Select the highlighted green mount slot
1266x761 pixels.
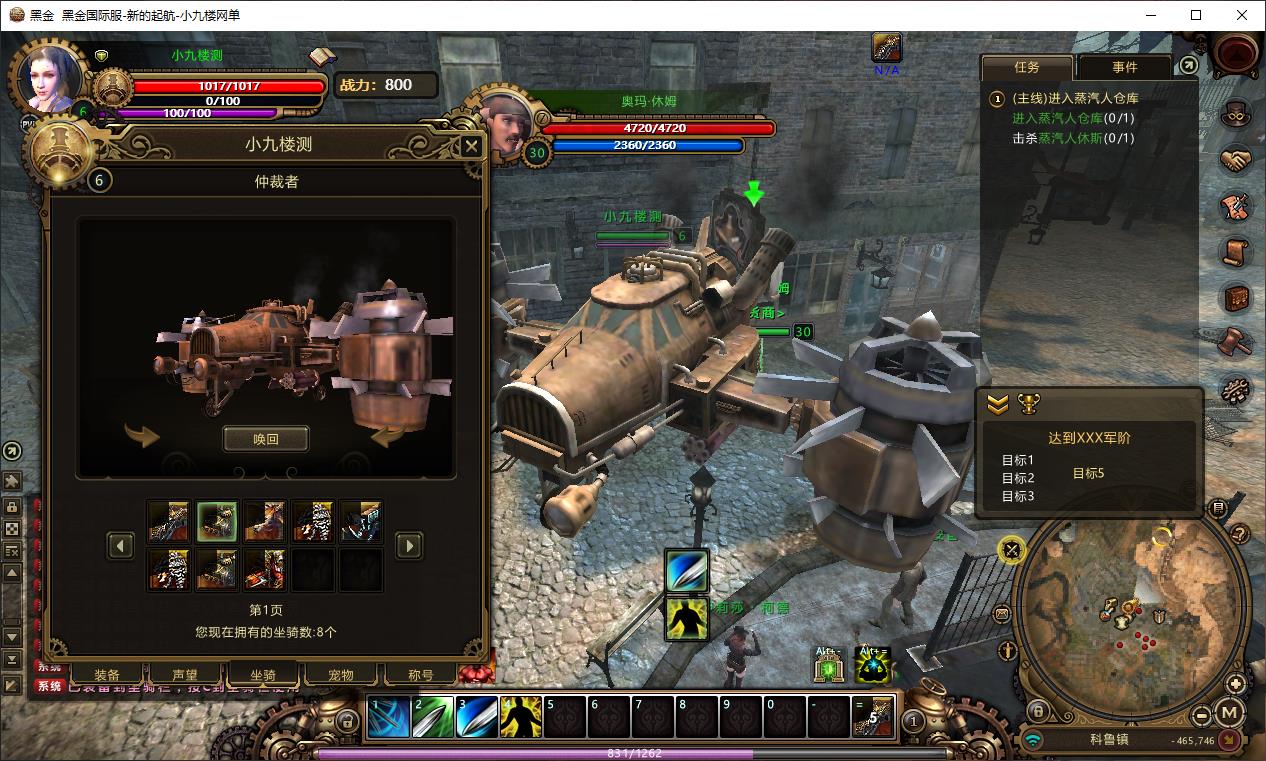tap(217, 521)
